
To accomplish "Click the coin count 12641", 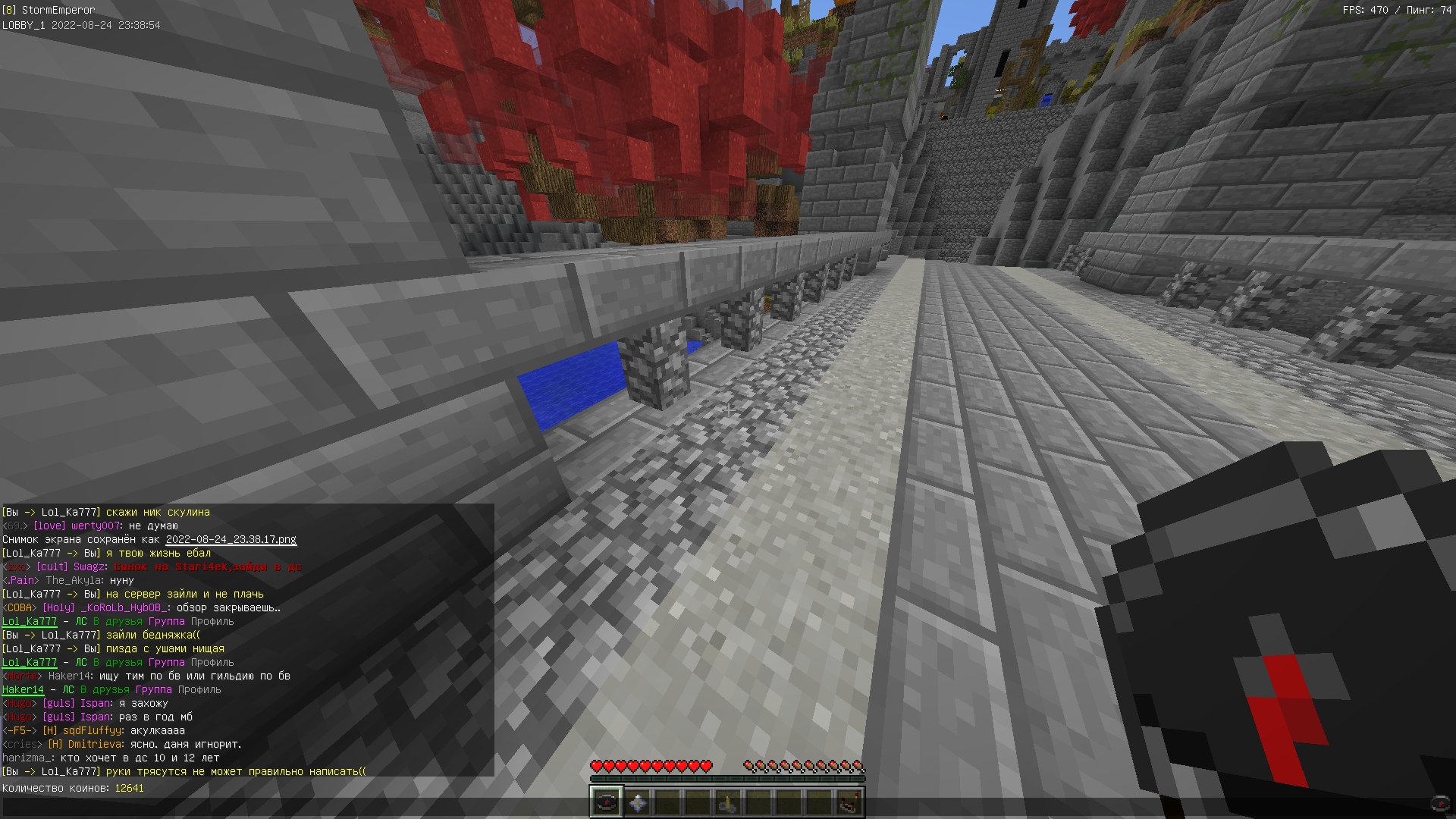I will tap(129, 788).
